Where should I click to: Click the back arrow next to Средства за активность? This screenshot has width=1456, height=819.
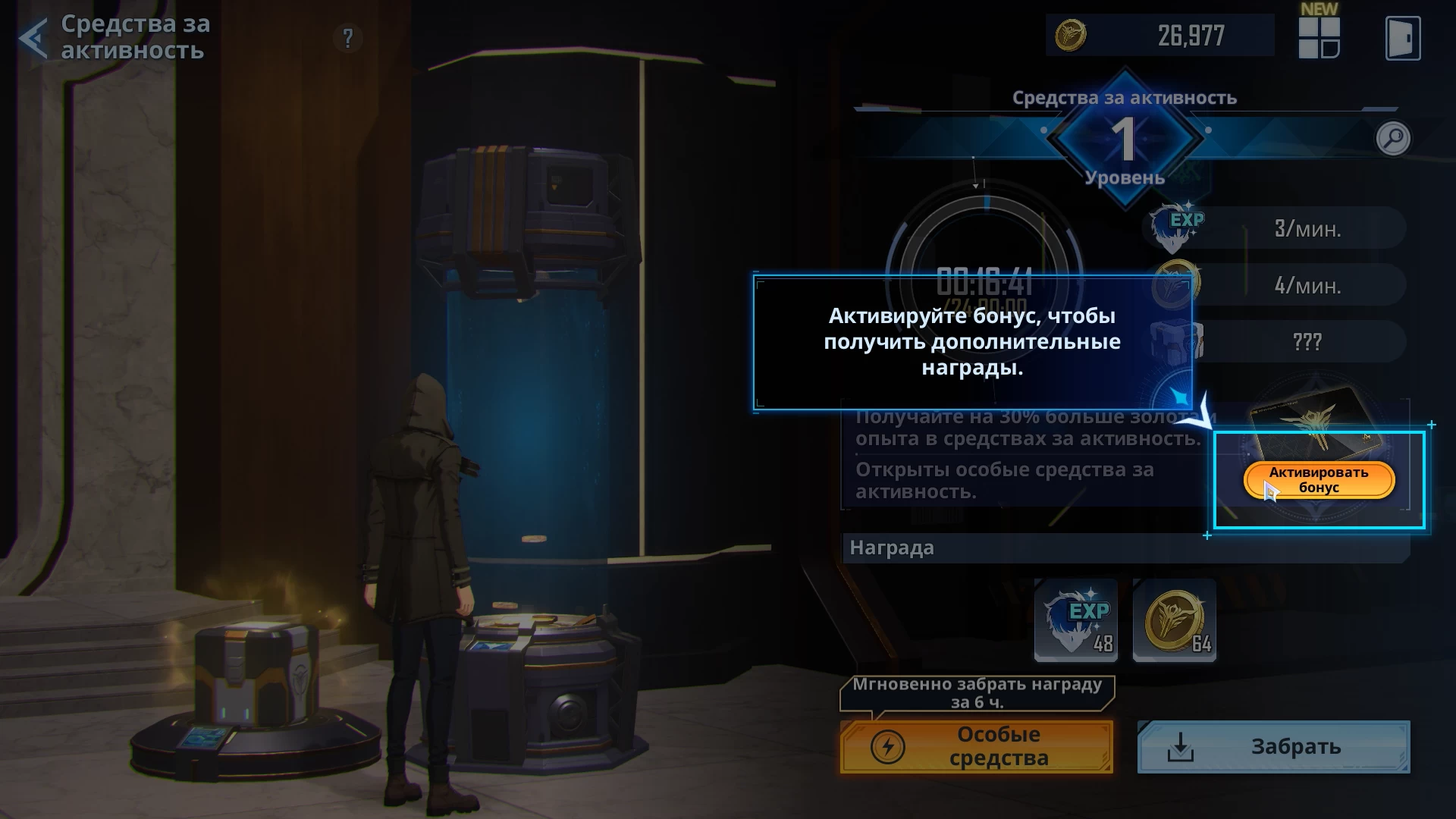33,38
